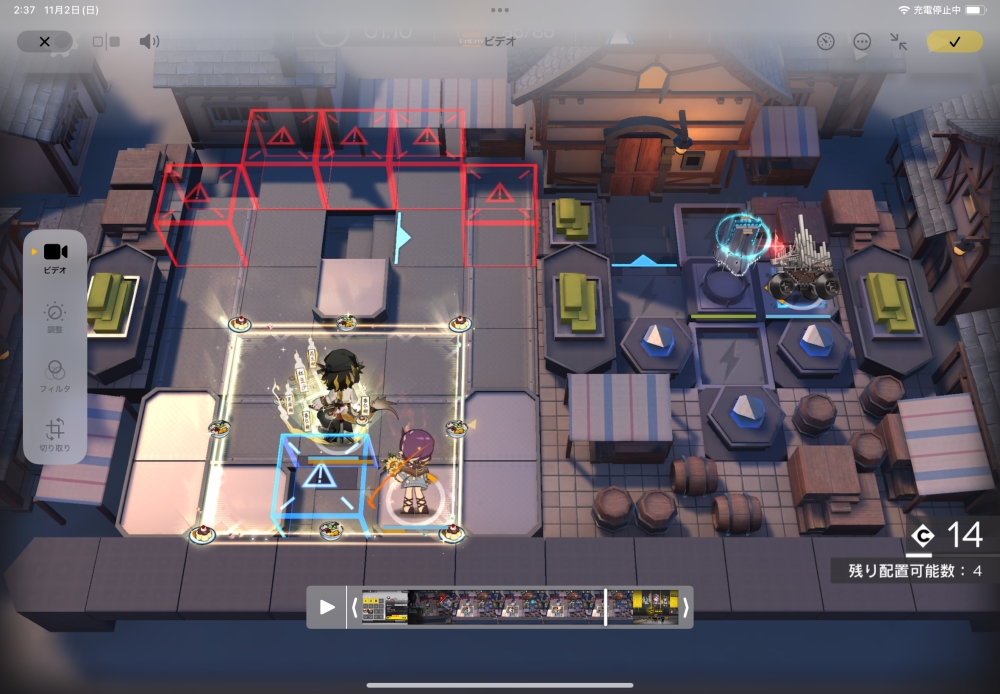Tap the inward-arrows collapse view icon
Viewport: 1000px width, 694px height.
(x=898, y=41)
